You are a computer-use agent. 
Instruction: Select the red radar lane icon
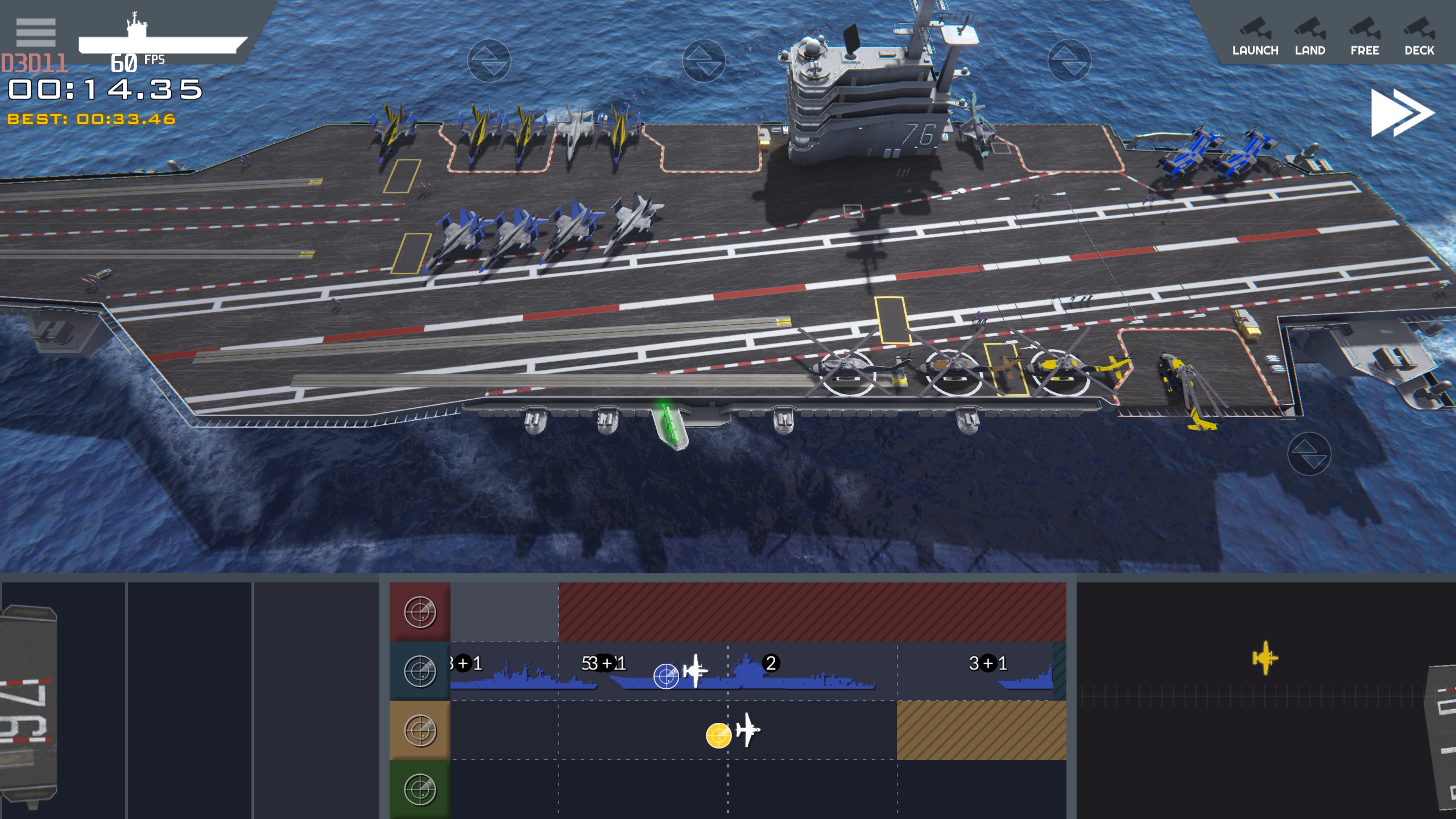[x=420, y=613]
